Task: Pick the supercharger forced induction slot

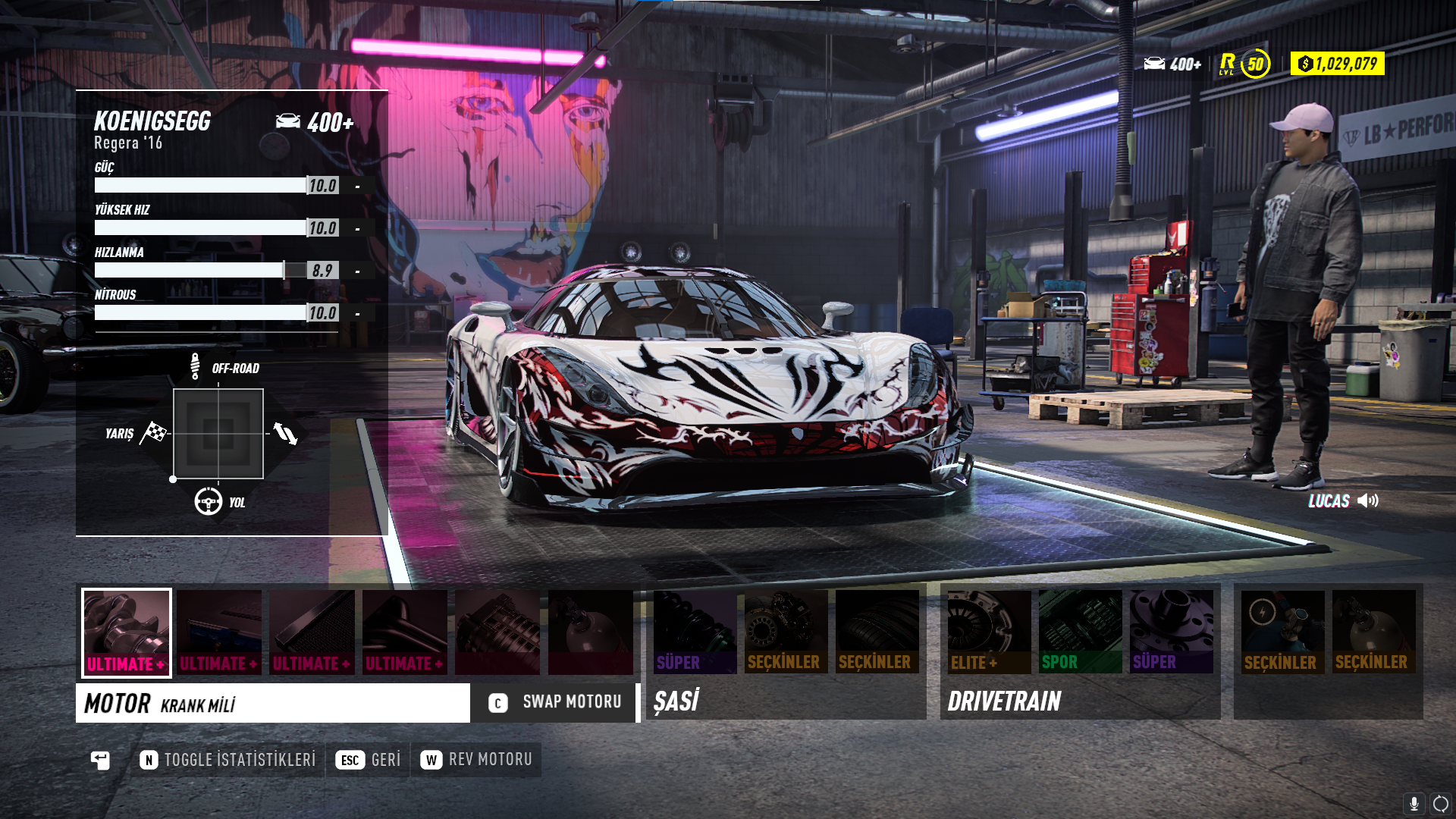Action: [497, 632]
